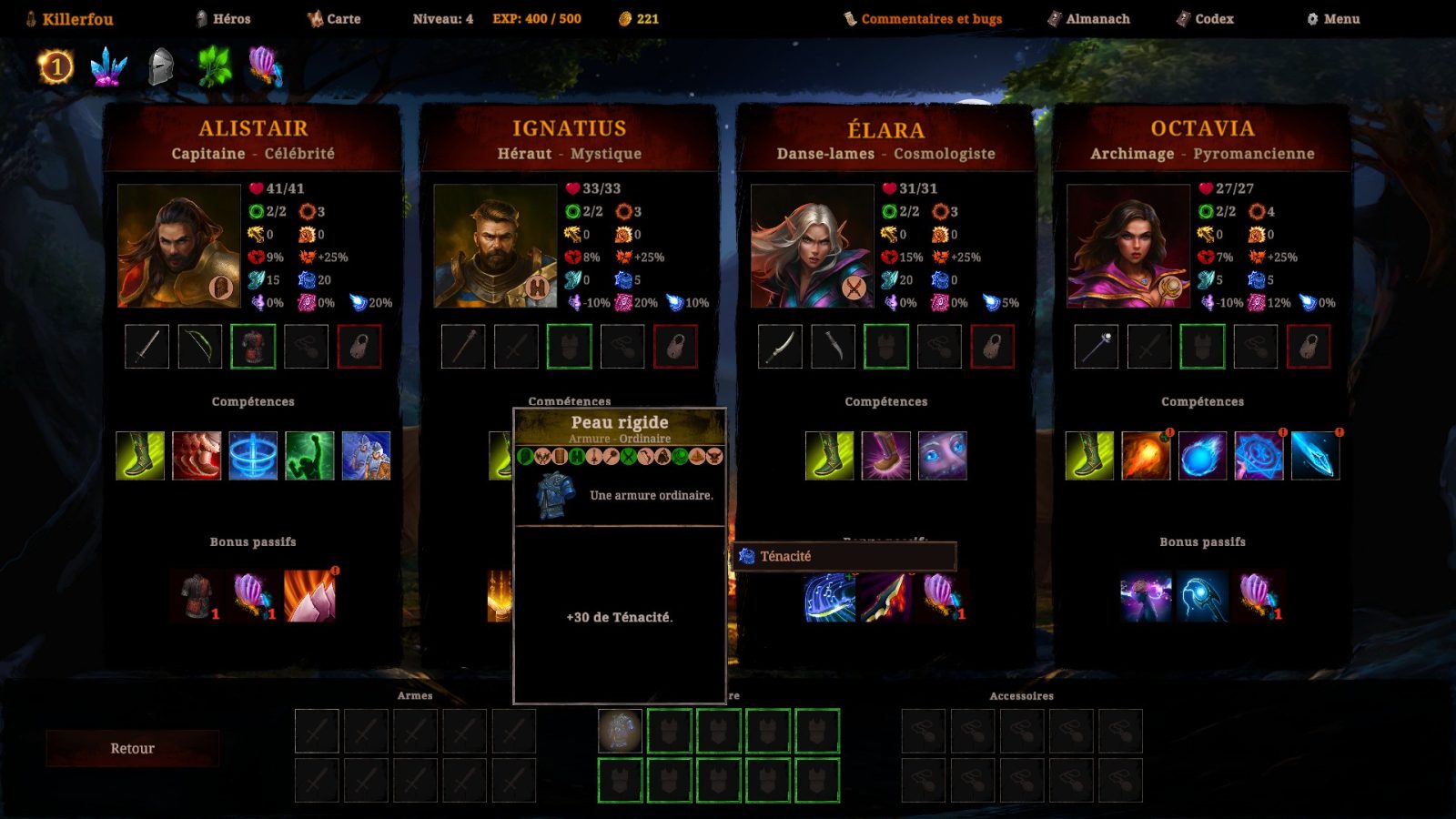
Task: Select Élara's purple boot skill icon
Action: coord(885,456)
